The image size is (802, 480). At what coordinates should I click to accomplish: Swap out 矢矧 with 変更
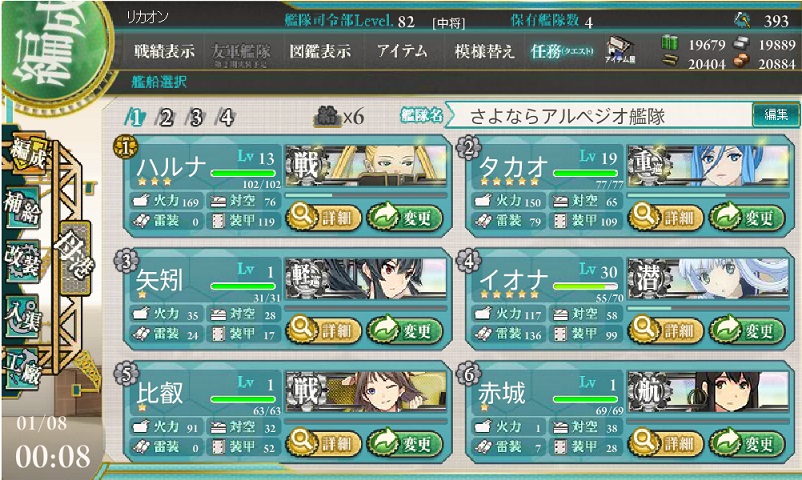404,329
